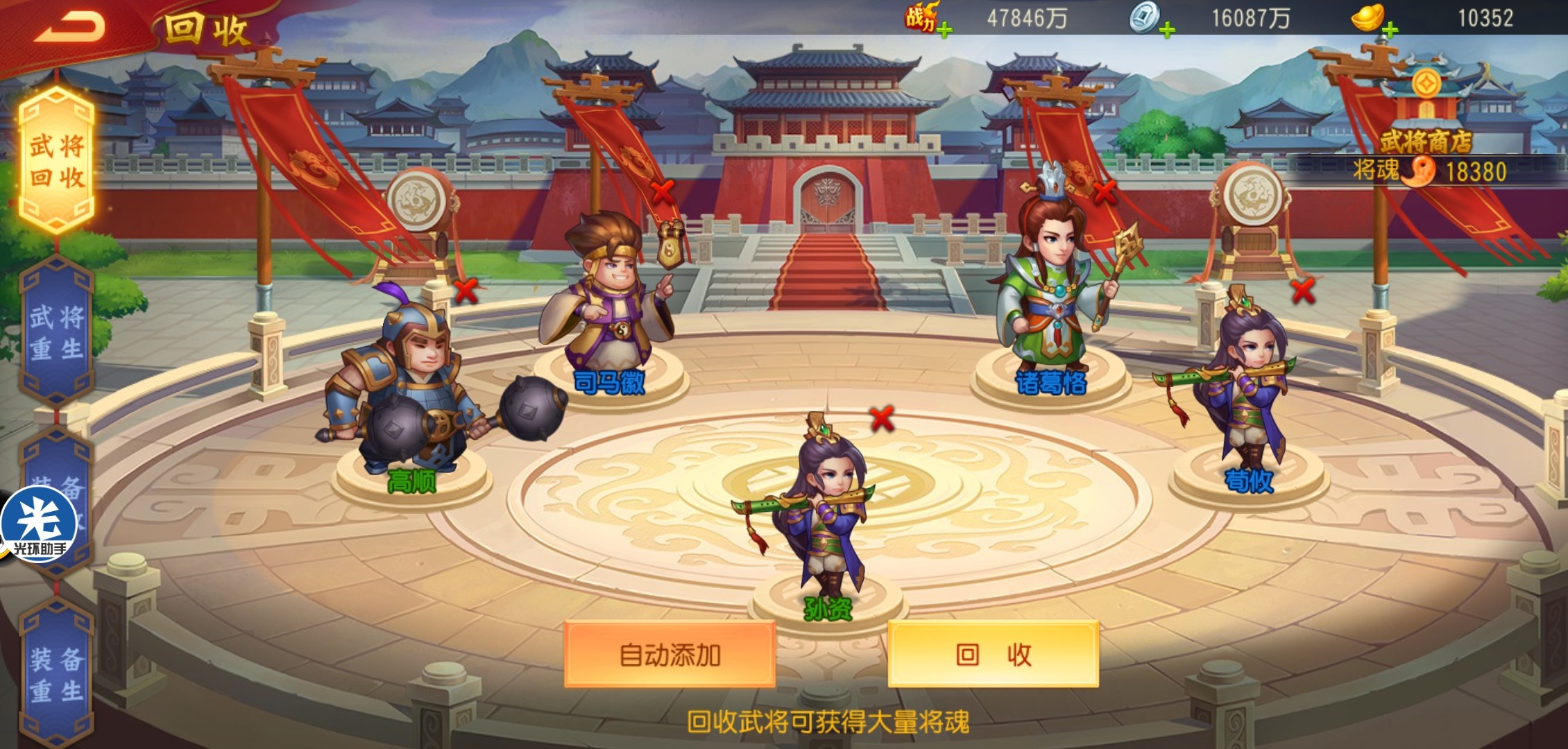Add silver coins with the plus icon

click(1167, 30)
